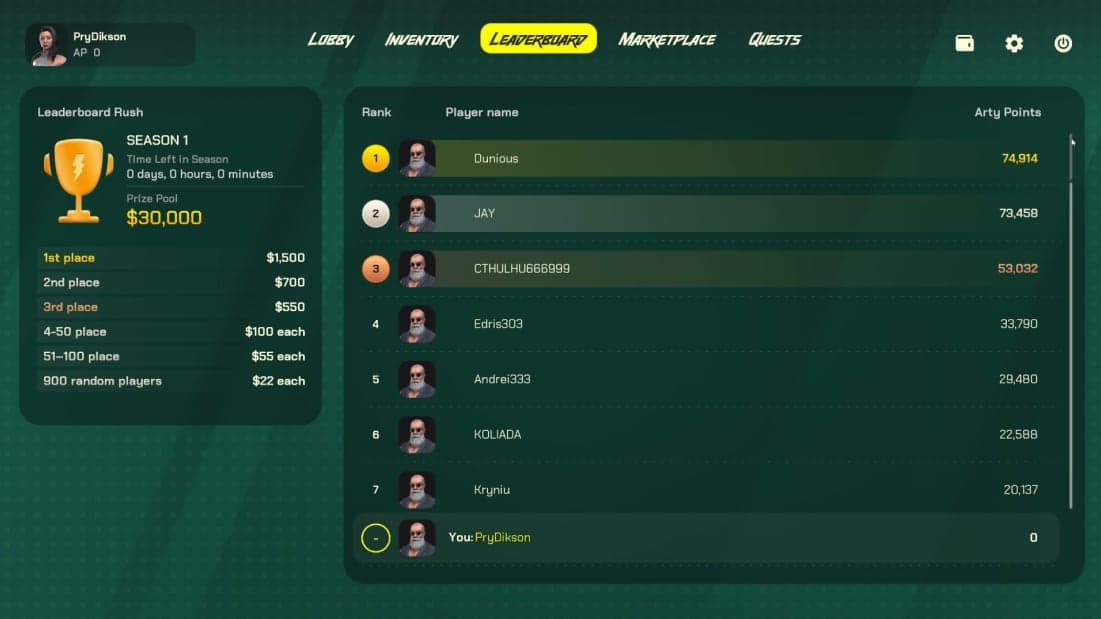Open the PryDikson profile card
Image resolution: width=1101 pixels, height=619 pixels.
click(x=110, y=45)
